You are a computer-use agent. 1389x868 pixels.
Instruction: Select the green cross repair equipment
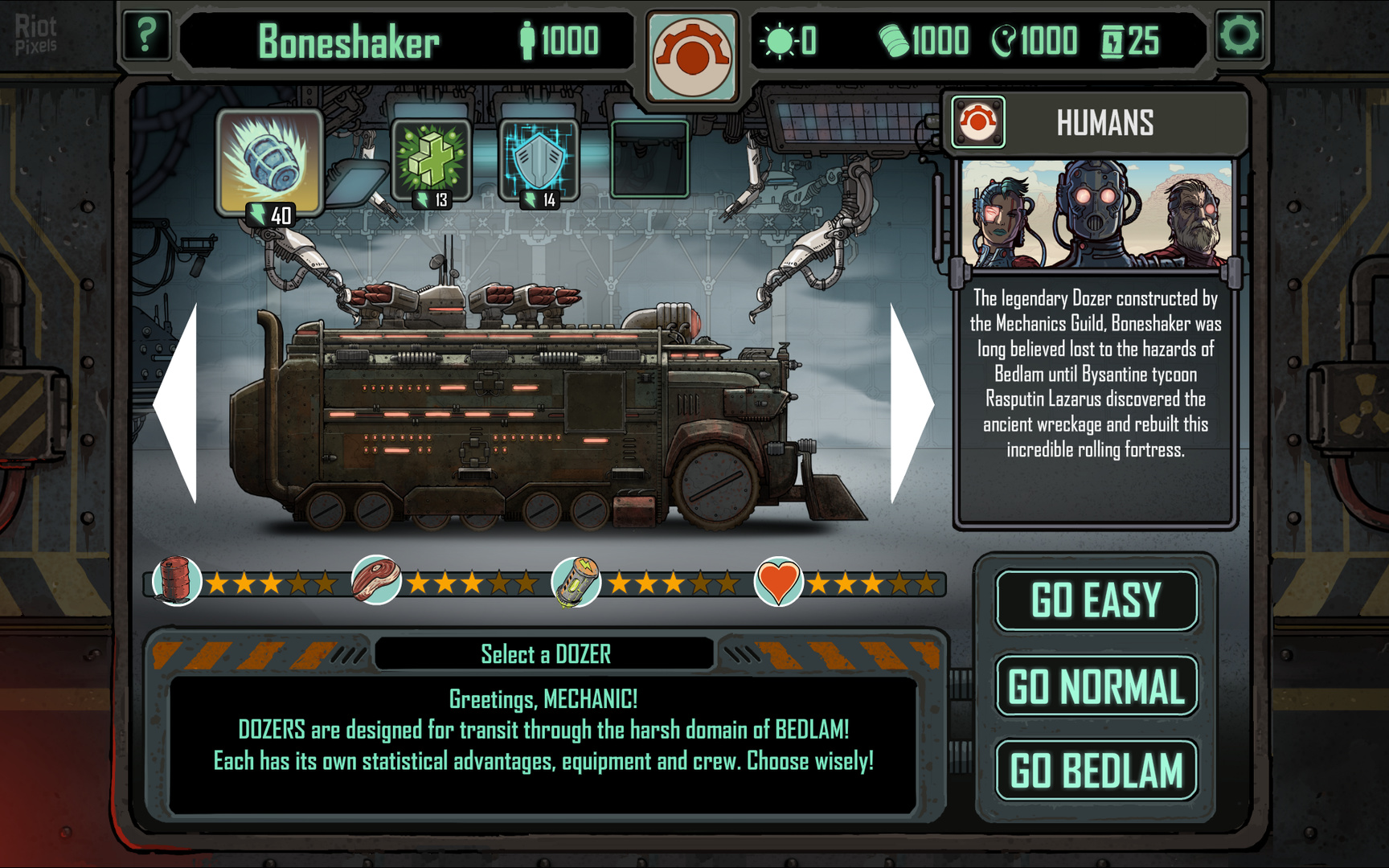coord(431,158)
